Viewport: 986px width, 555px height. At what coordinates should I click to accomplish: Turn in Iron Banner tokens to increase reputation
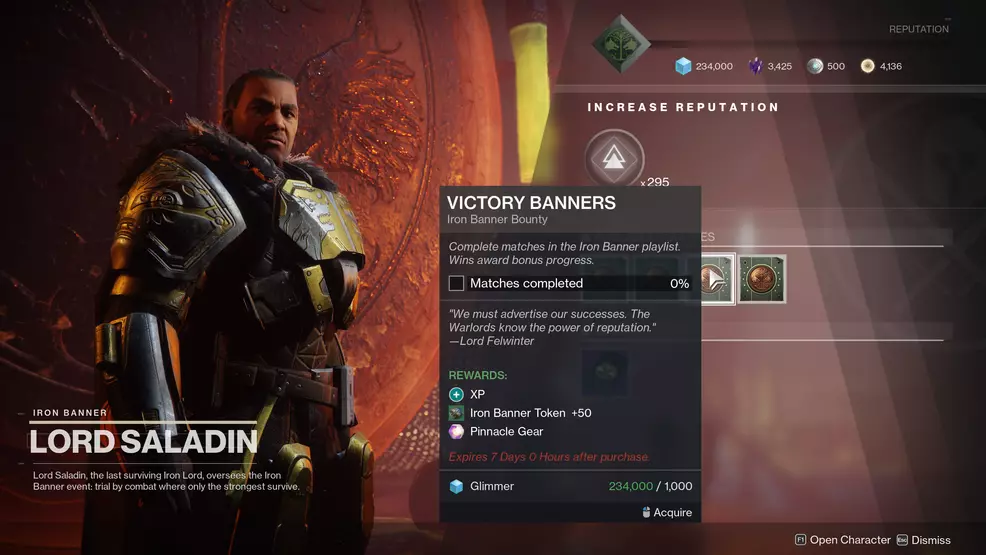(614, 158)
